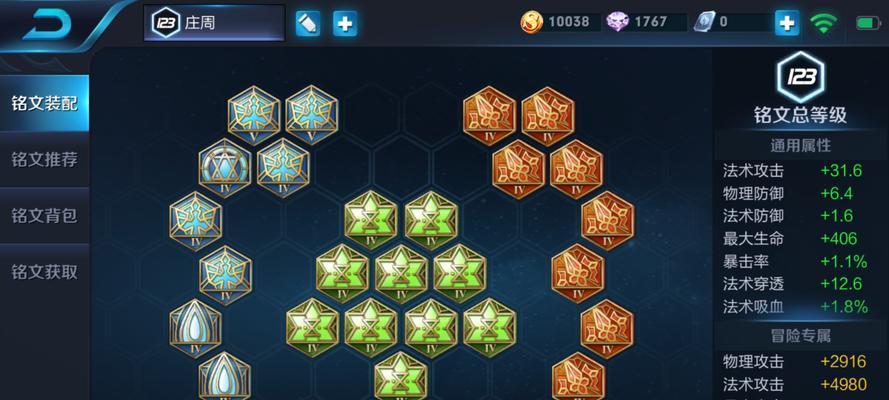The height and width of the screenshot is (400, 889).
Task: Tap the 铭文总等级 level 123 badge
Action: [x=801, y=78]
